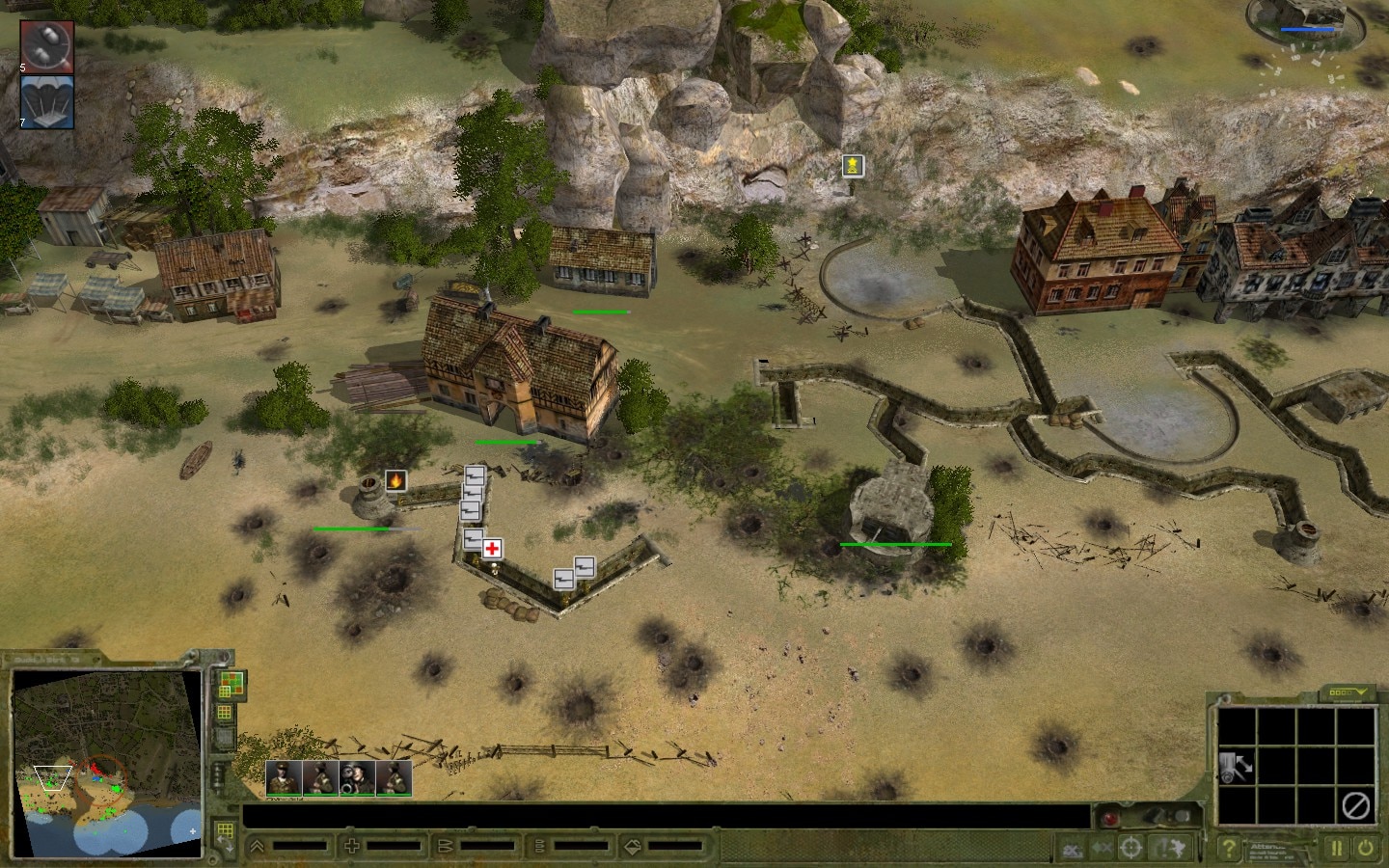
Task: Click the red cross medic unit marker
Action: click(x=492, y=549)
